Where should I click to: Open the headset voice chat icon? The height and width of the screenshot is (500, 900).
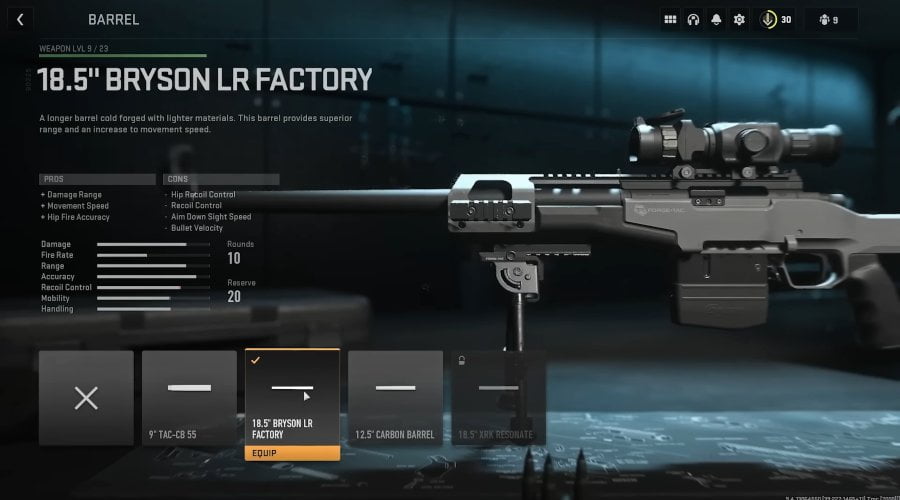point(693,19)
